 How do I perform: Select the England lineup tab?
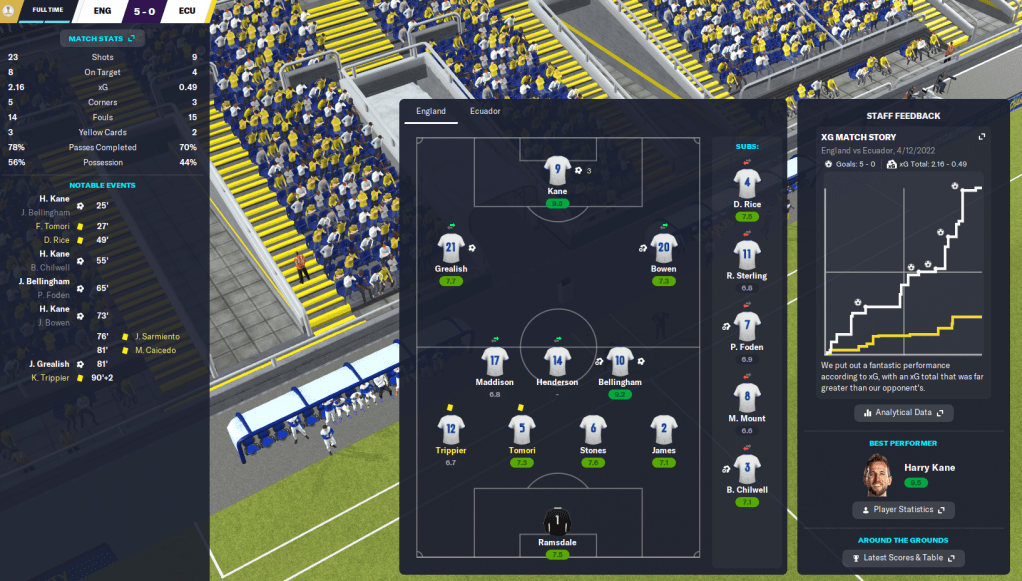coord(431,111)
